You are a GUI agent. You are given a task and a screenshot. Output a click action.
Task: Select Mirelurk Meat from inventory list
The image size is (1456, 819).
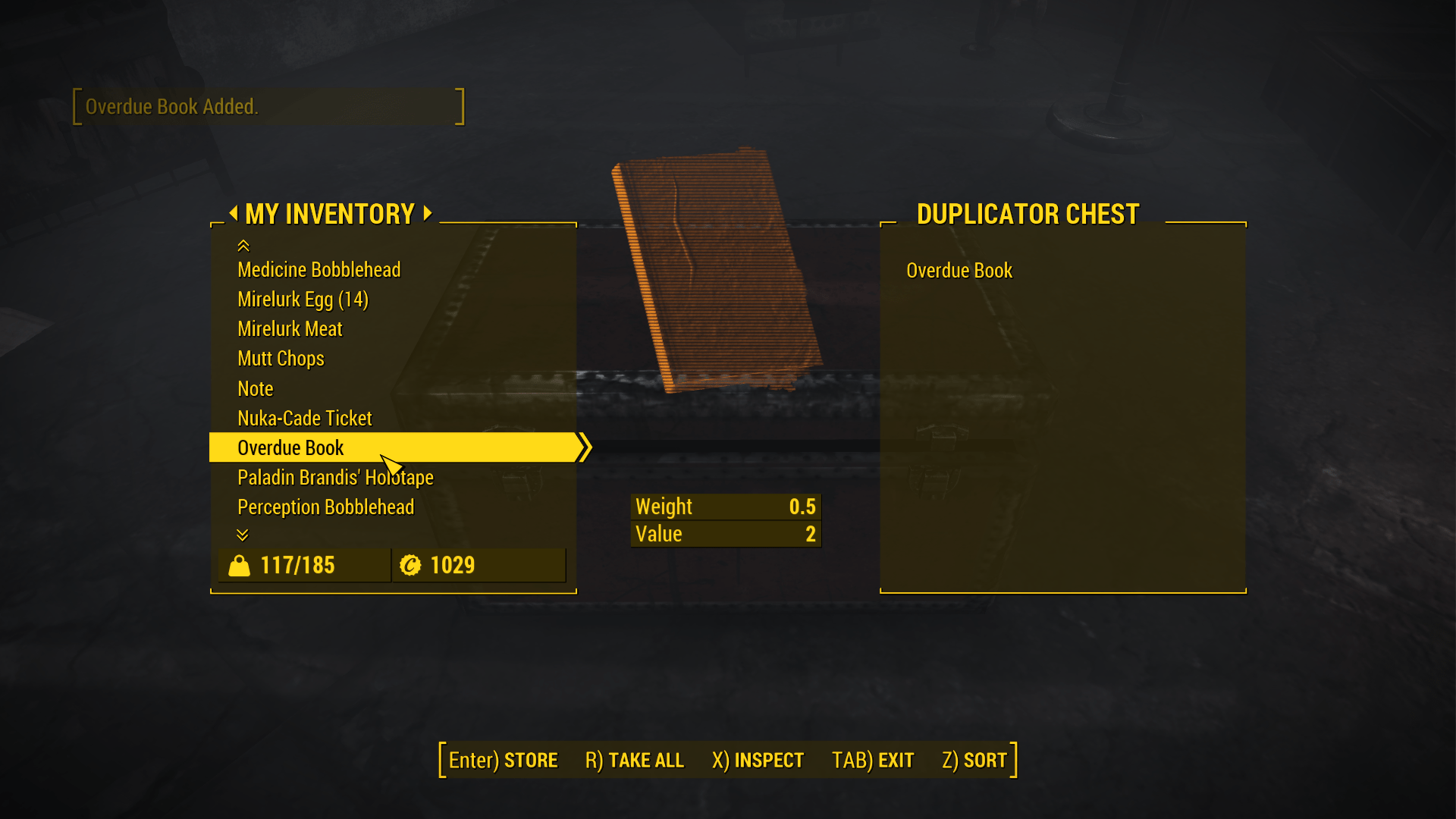[290, 329]
